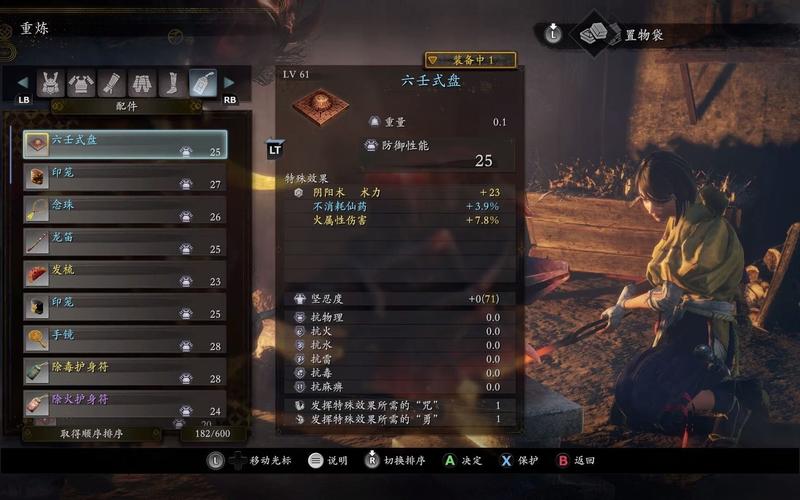Viewport: 800px width, 500px height.
Task: Select the 念珠 prayer beads item
Action: click(125, 209)
